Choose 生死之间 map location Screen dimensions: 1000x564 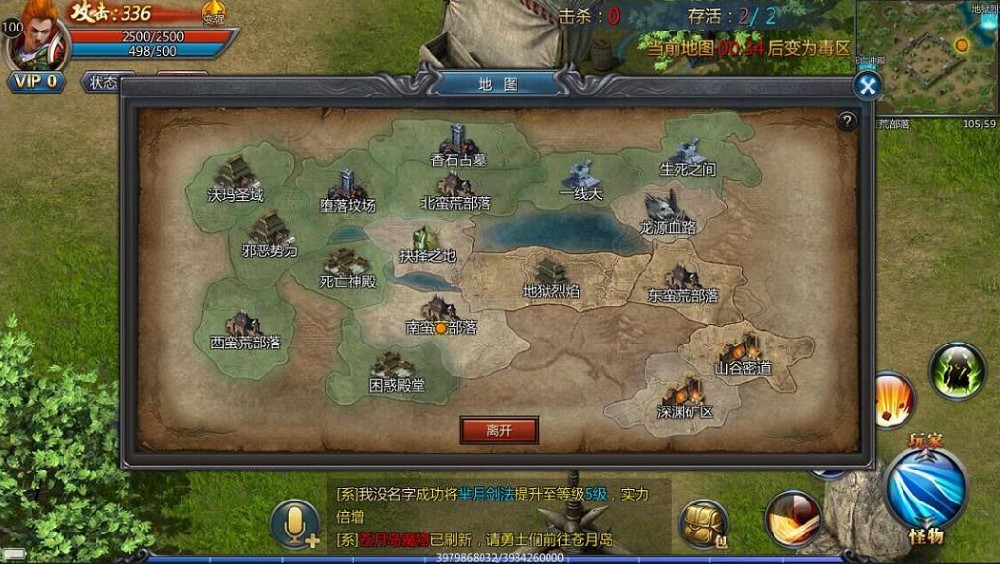click(x=689, y=157)
